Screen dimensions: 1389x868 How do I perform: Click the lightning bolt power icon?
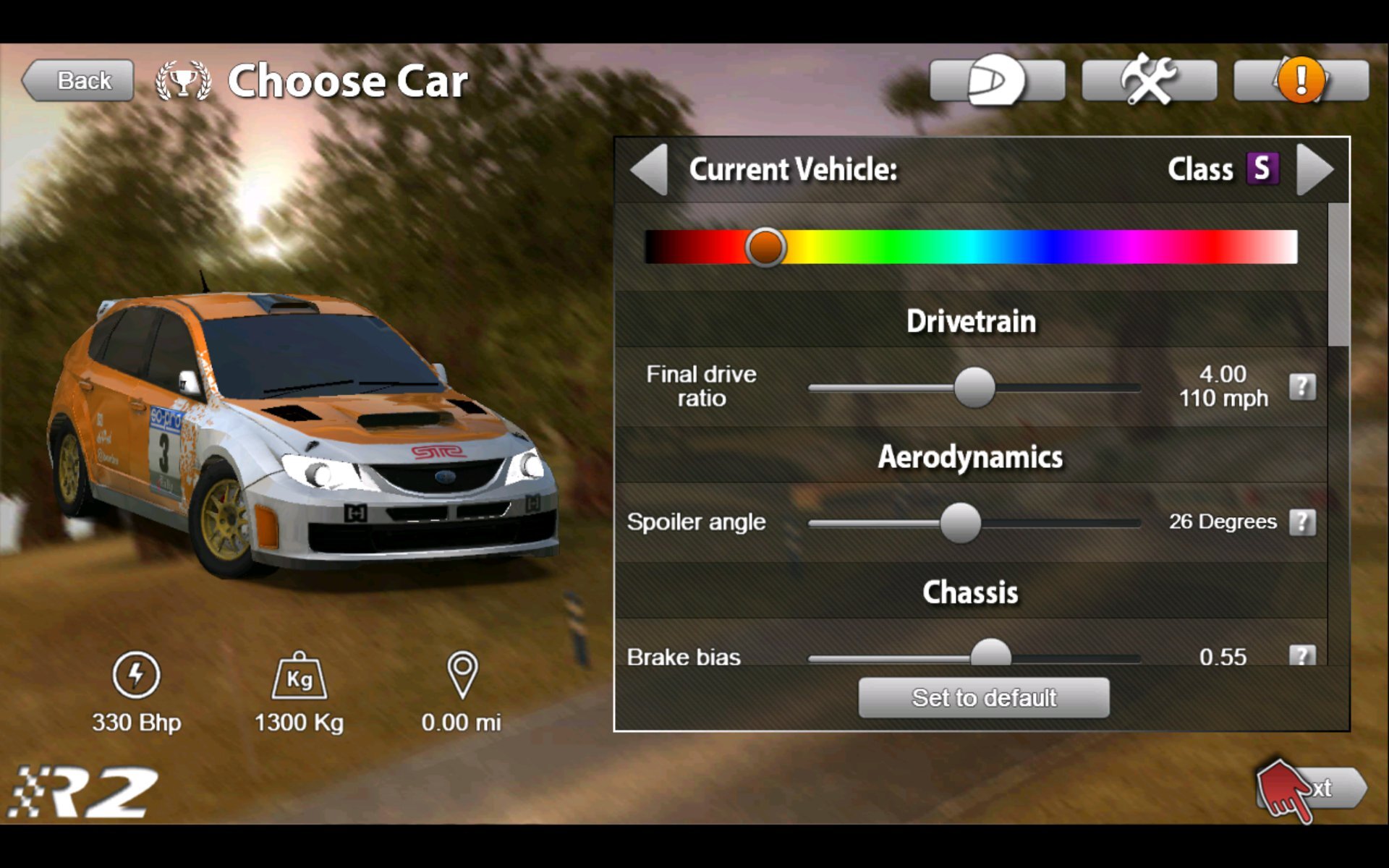coord(136,676)
